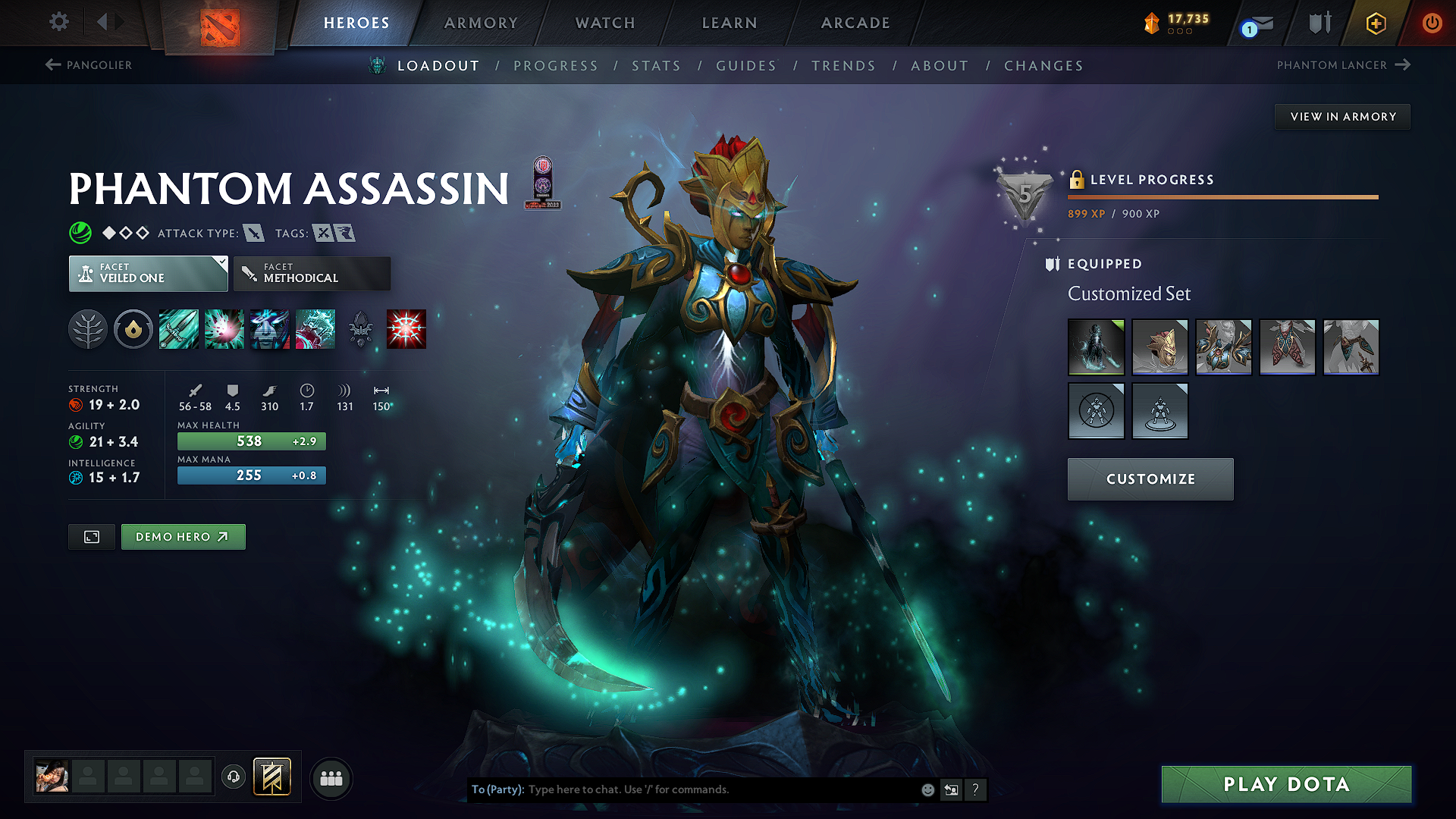Switch hero model view with the expand icon
Screen dimensions: 1456x819
[91, 536]
